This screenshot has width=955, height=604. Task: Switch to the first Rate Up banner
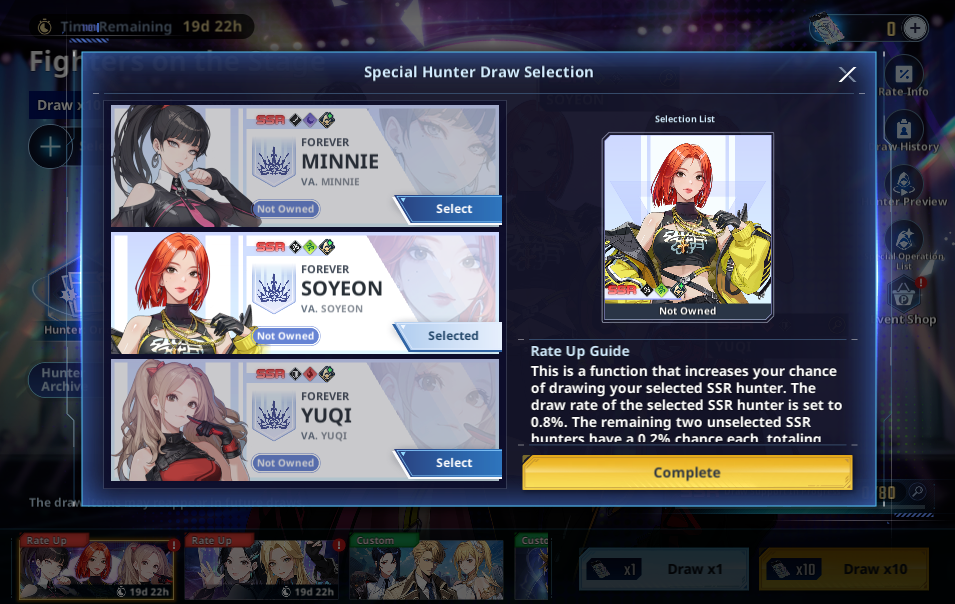[96, 569]
